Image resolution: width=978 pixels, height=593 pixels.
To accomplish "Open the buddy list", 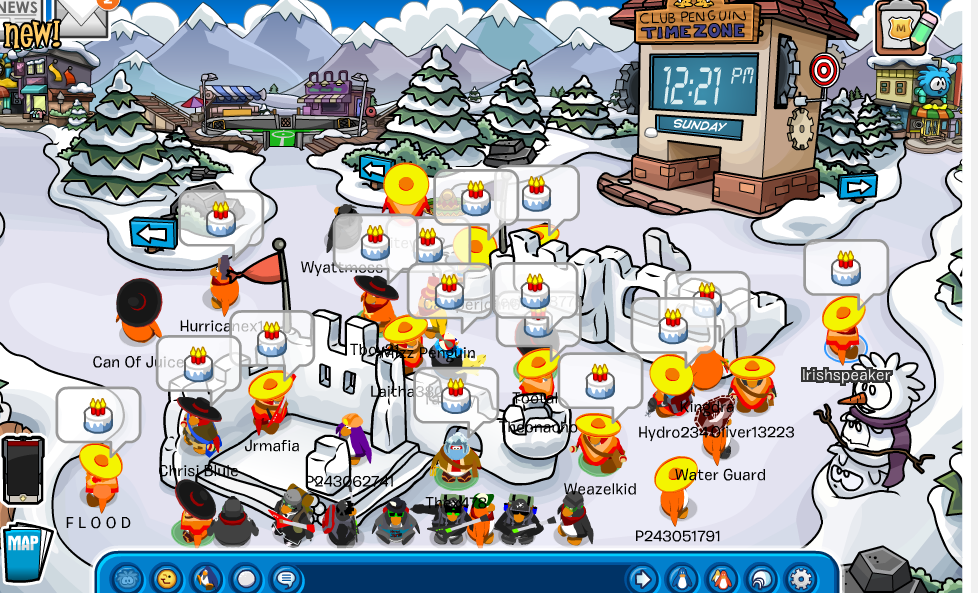I will click(721, 578).
